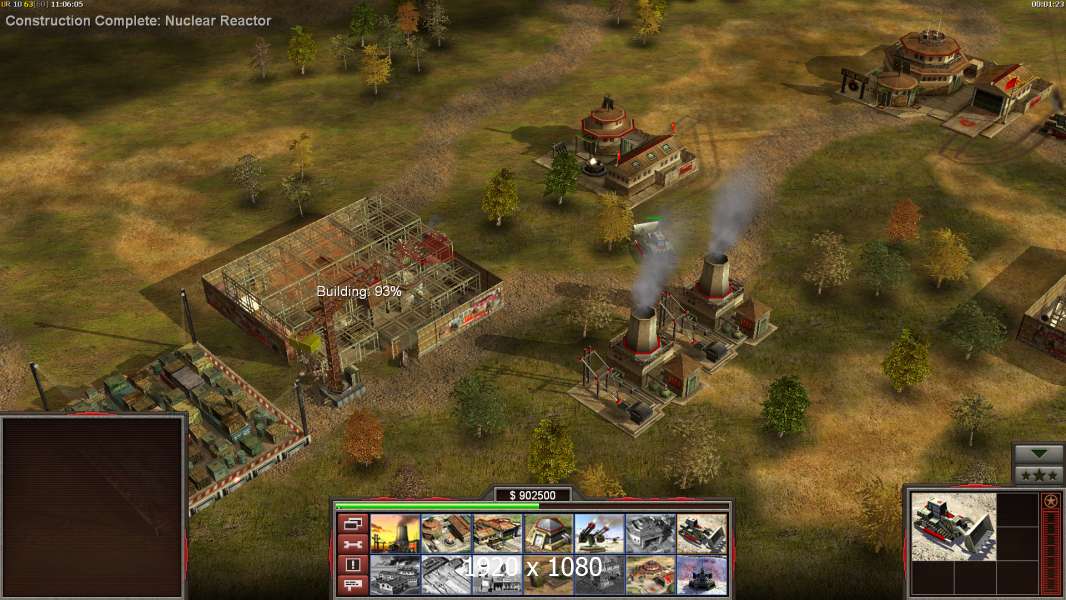This screenshot has width=1066, height=600.
Task: Choose the Nuclear Missile build icon
Action: point(702,575)
